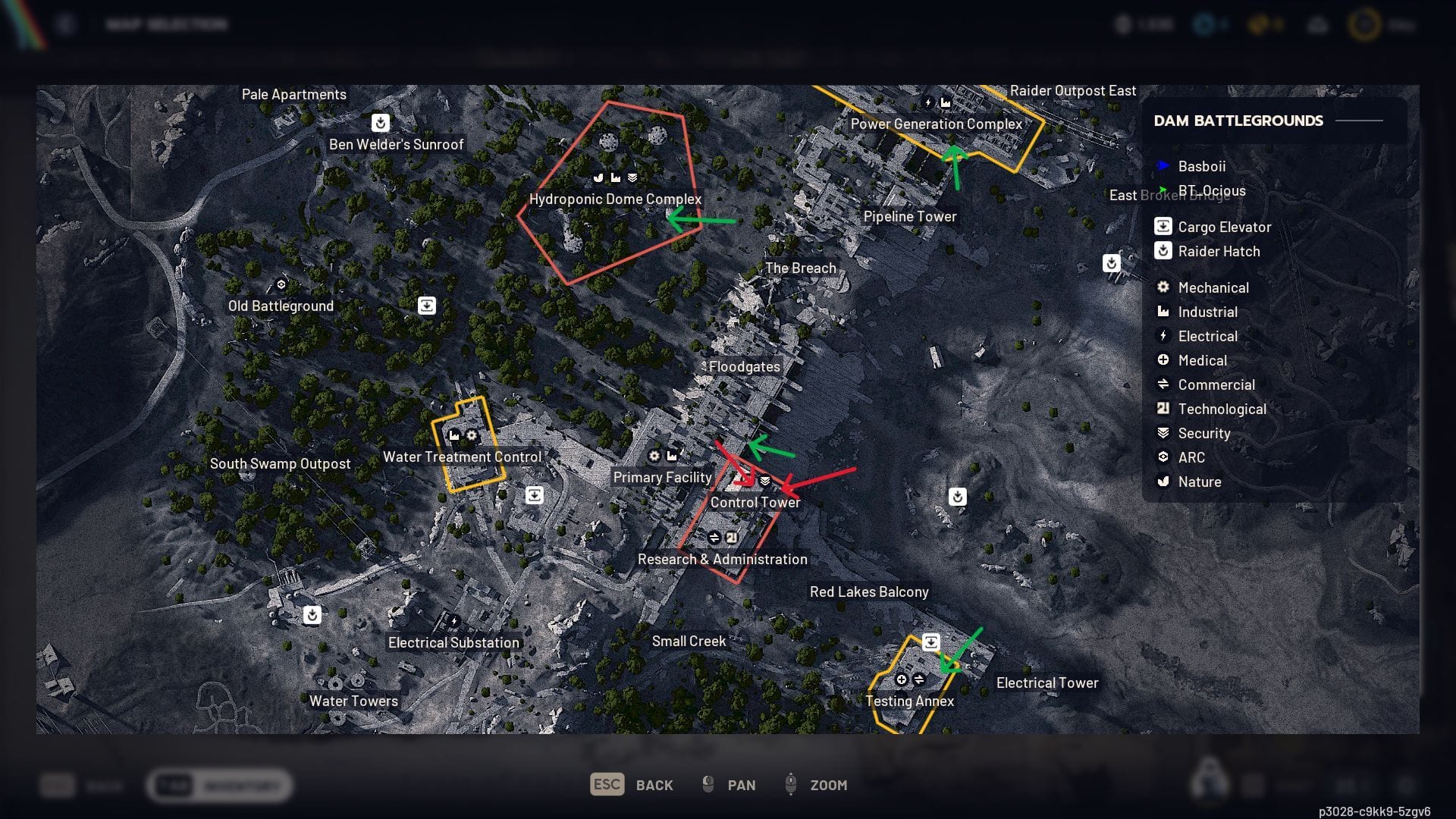
Task: Click the Industrial icon at Water Treatment Control
Action: [x=453, y=435]
